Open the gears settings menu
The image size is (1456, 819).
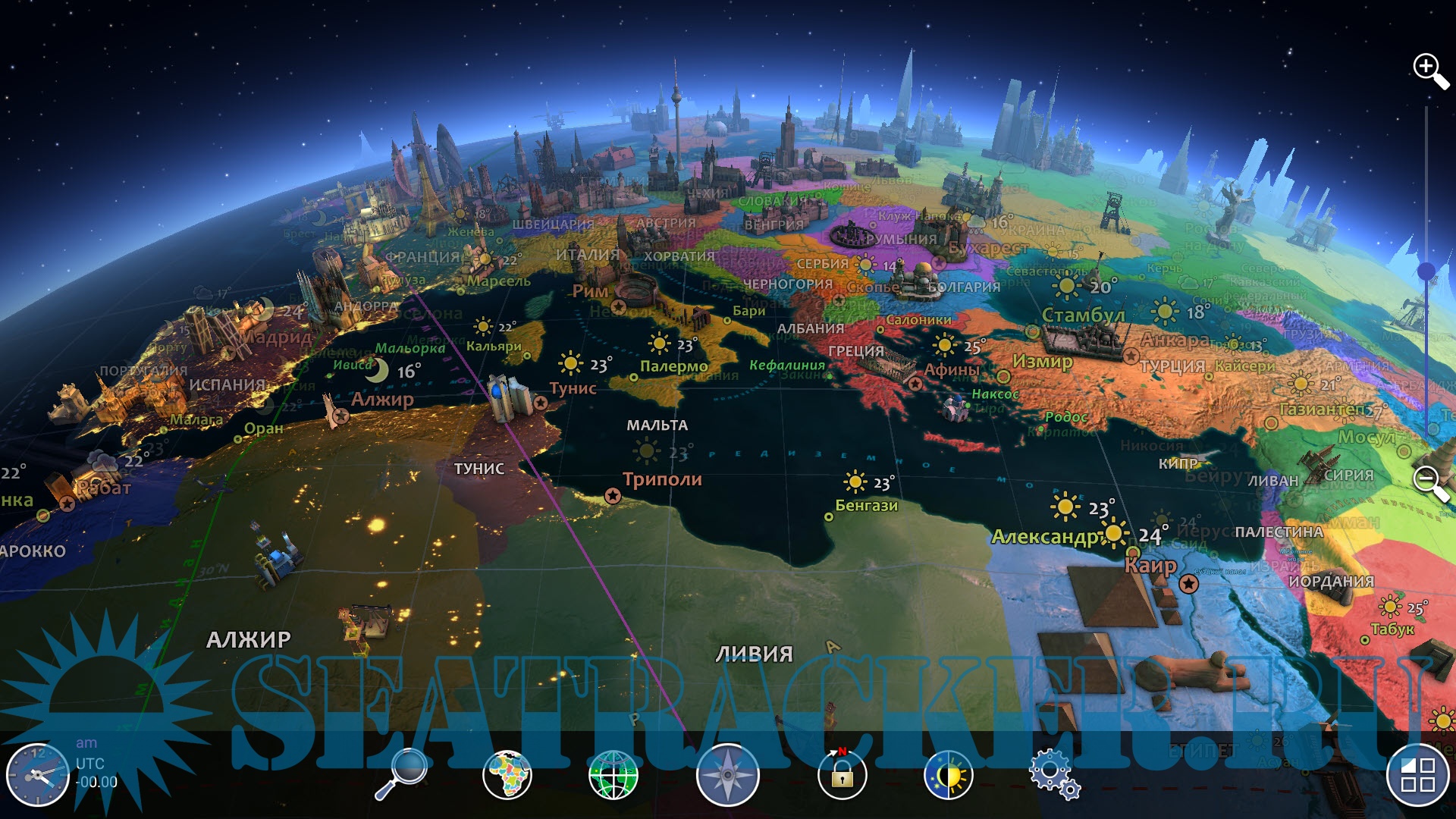1054,774
